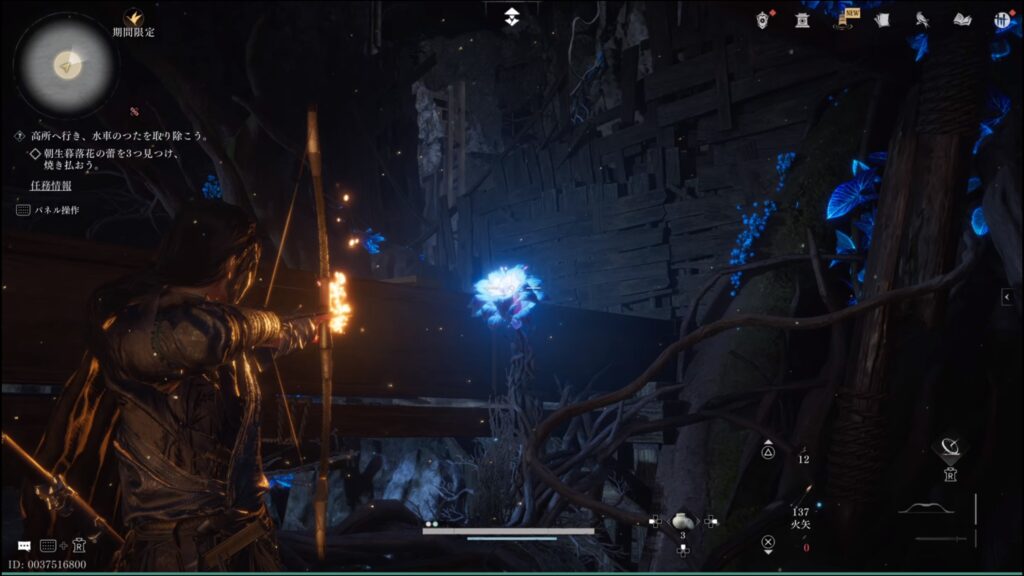The image size is (1024, 576).
Task: Select the 火矢 fire arrow ammo type
Action: click(x=802, y=522)
